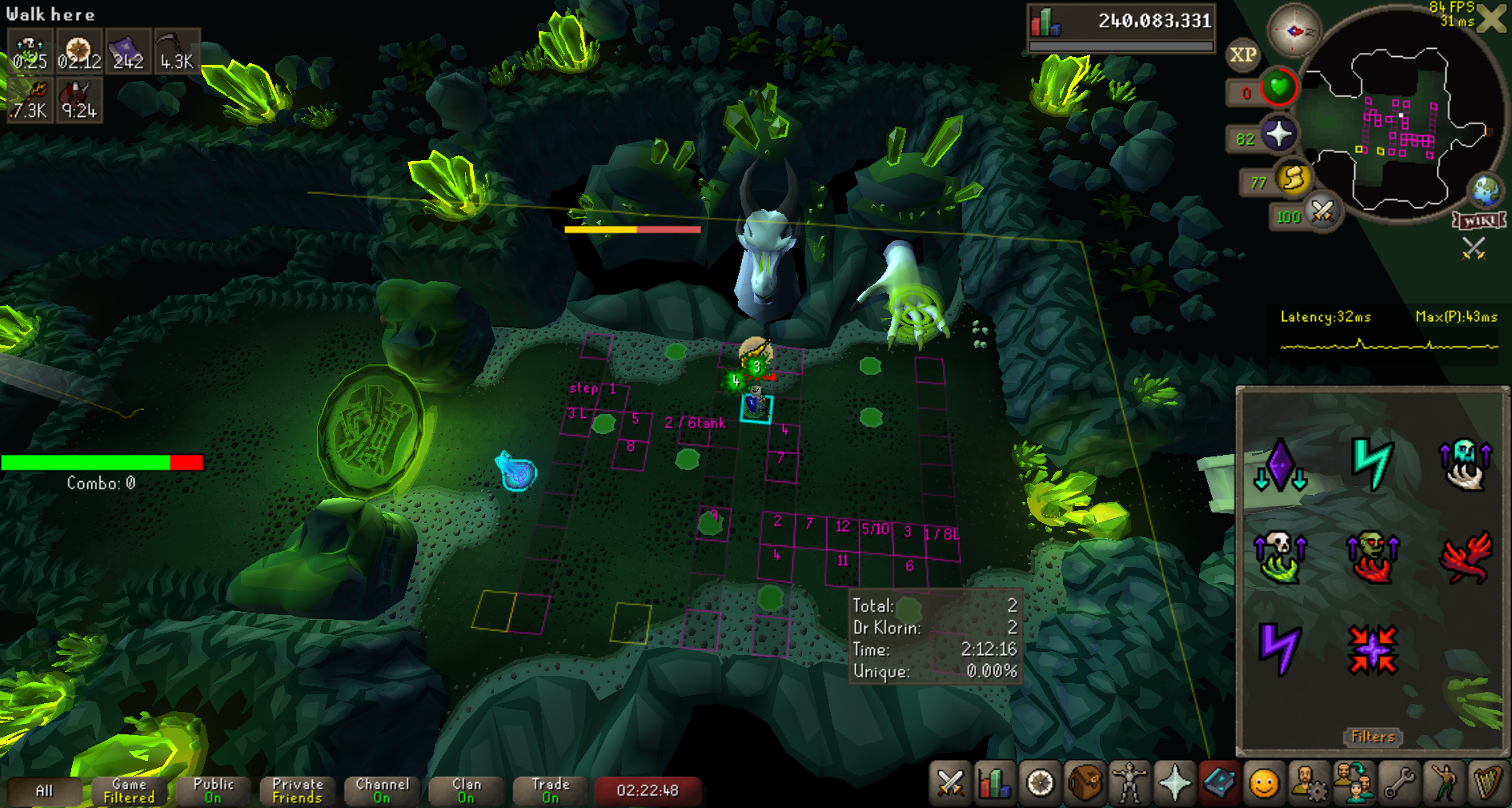Open the Filters button in spellbook
Image resolution: width=1512 pixels, height=808 pixels.
(1373, 737)
